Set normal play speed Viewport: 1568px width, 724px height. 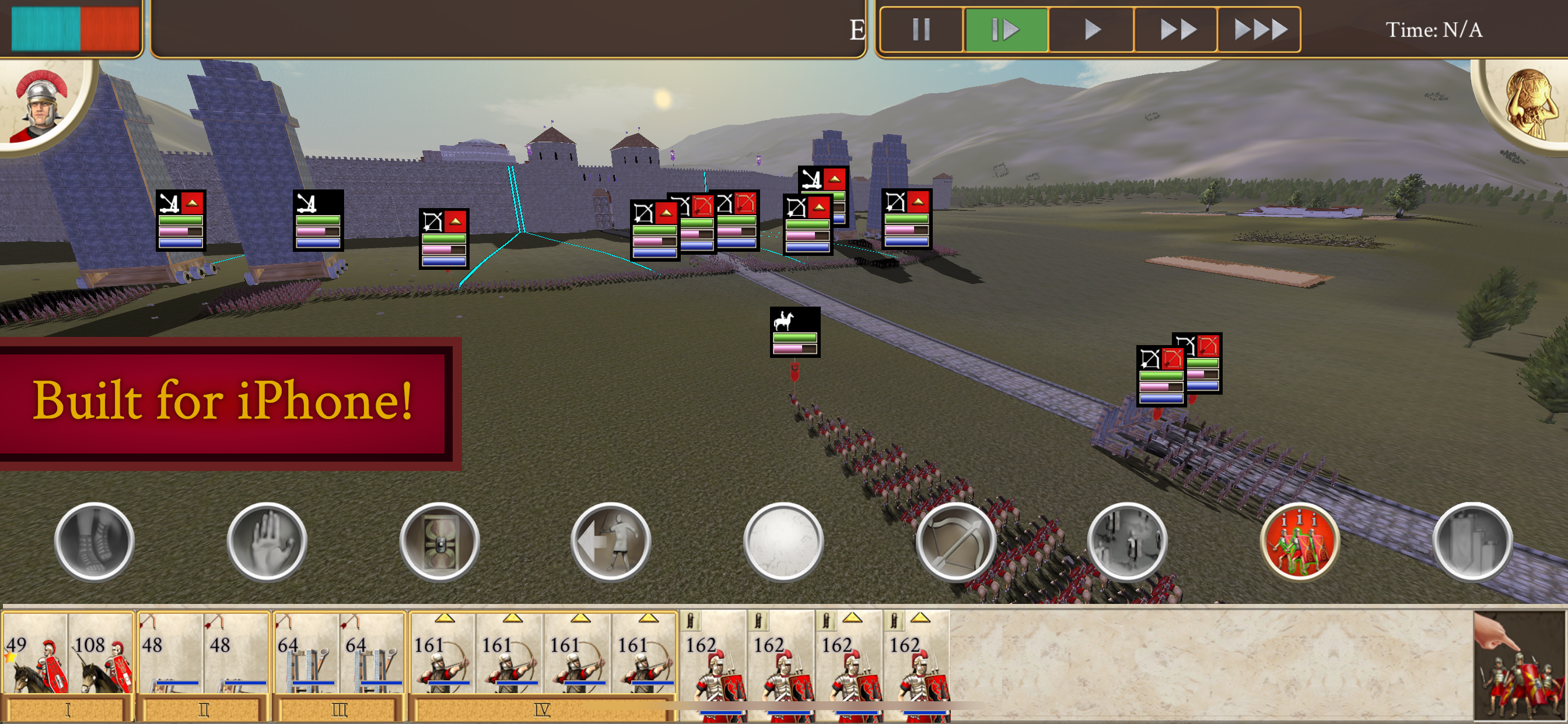click(x=1091, y=29)
